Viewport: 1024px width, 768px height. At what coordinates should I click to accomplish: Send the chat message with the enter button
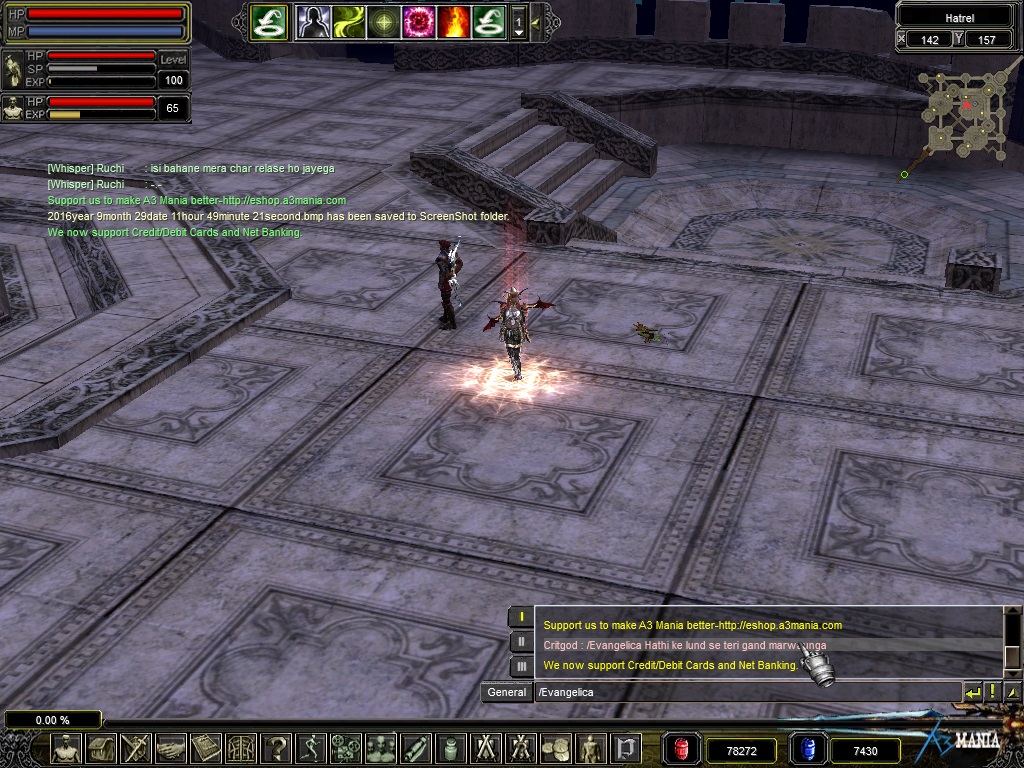pos(972,692)
